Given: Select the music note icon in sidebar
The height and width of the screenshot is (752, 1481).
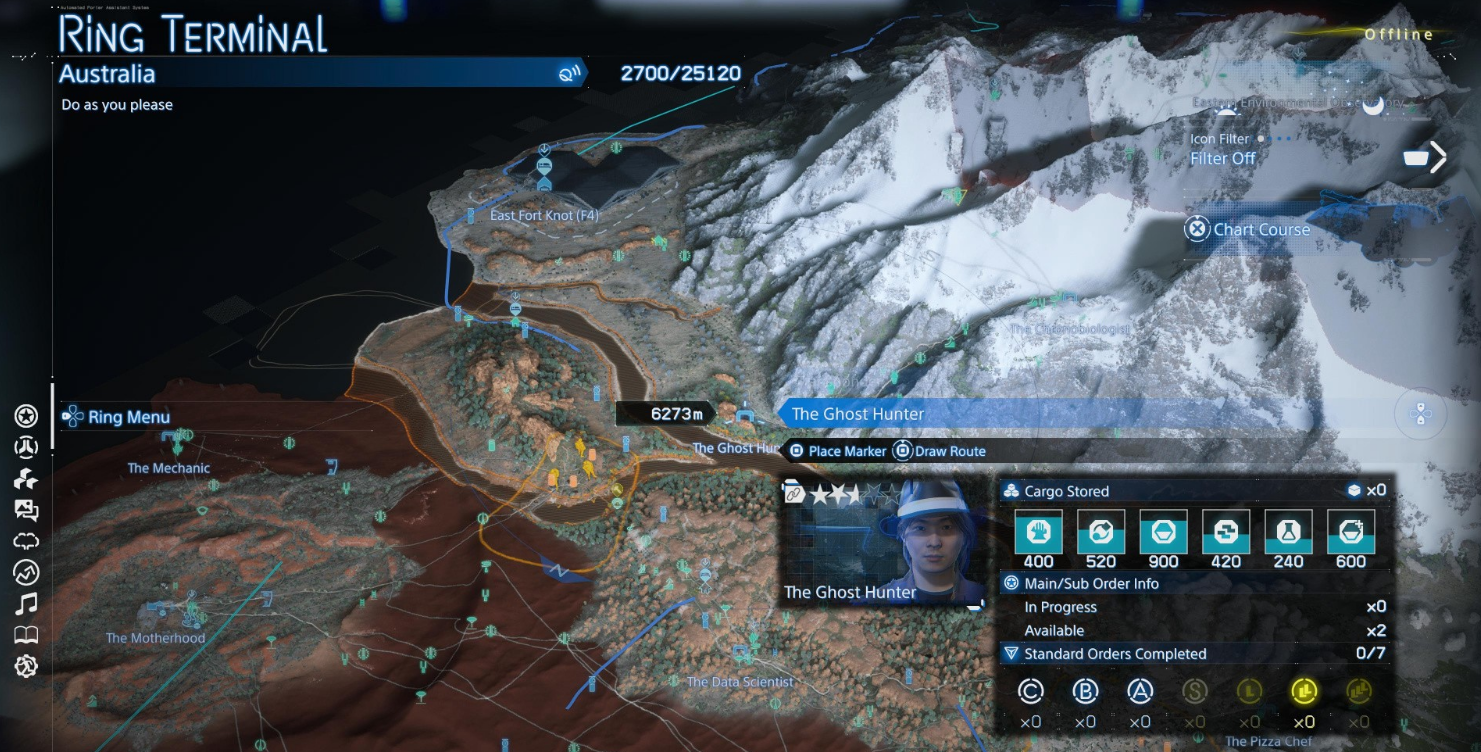Looking at the screenshot, I should [x=26, y=603].
